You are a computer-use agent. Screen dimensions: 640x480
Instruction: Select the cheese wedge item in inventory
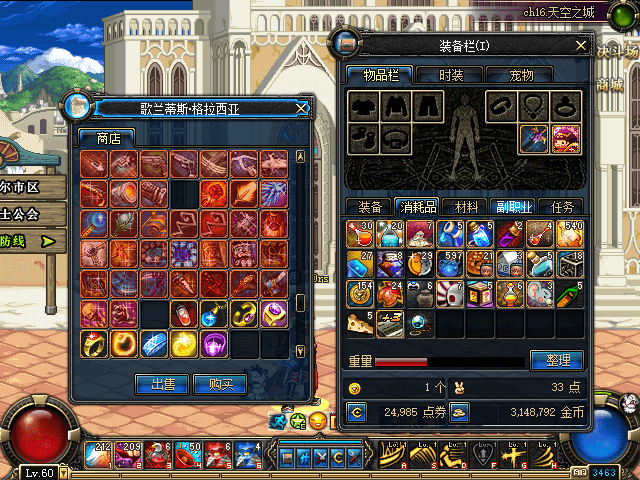click(x=359, y=323)
